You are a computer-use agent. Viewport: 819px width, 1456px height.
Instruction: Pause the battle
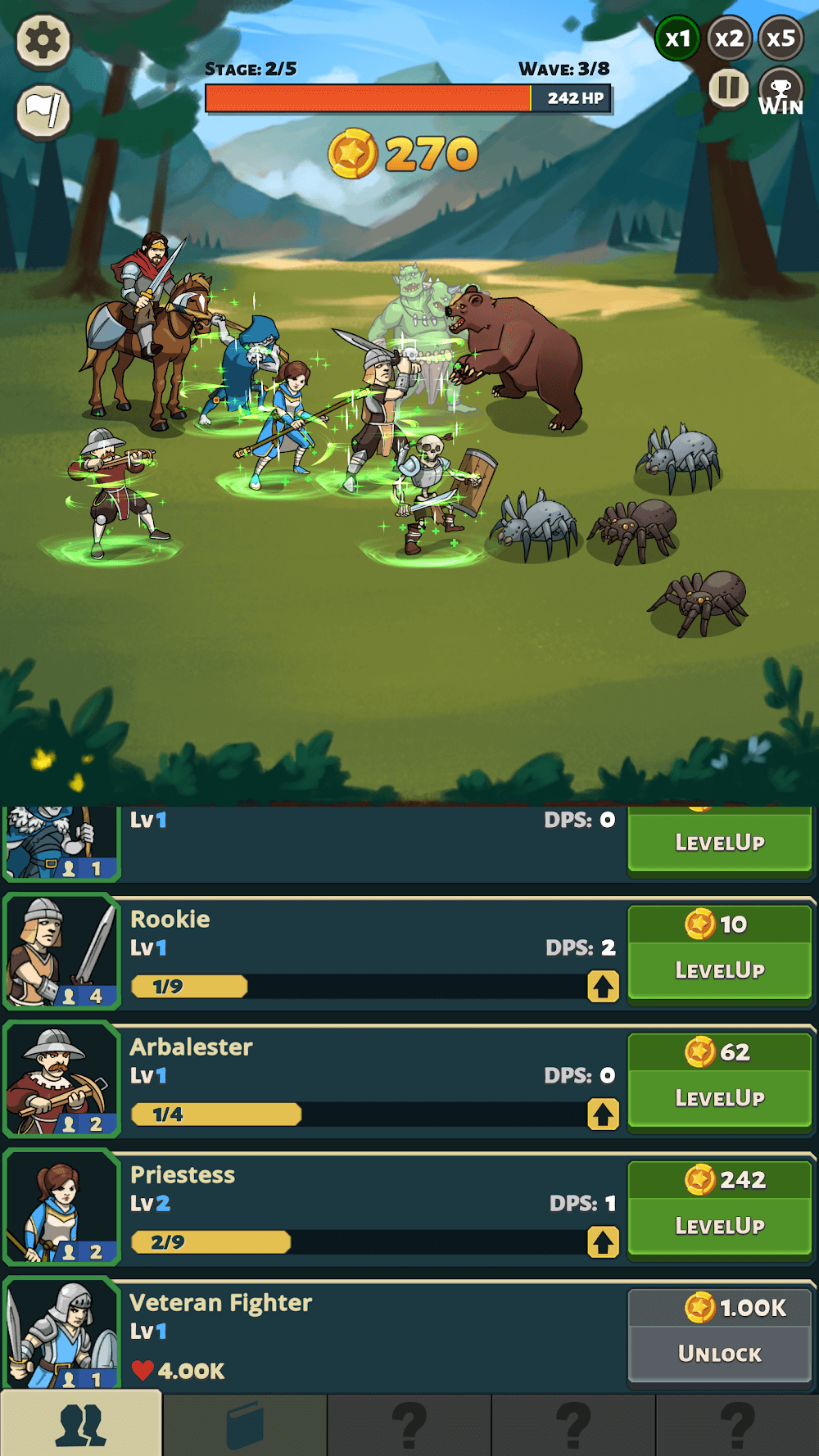click(728, 88)
